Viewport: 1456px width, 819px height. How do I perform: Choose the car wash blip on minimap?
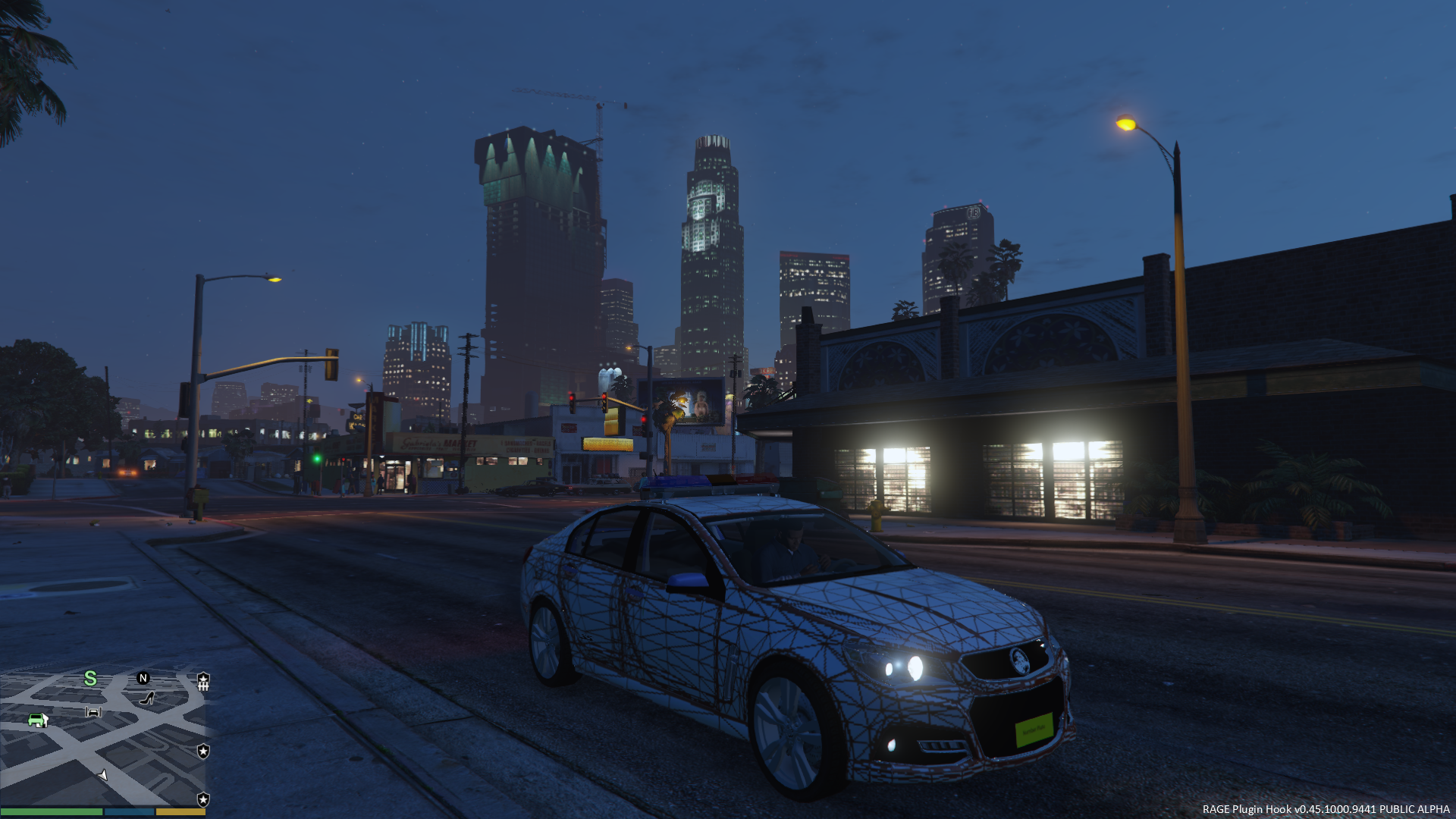(x=93, y=711)
